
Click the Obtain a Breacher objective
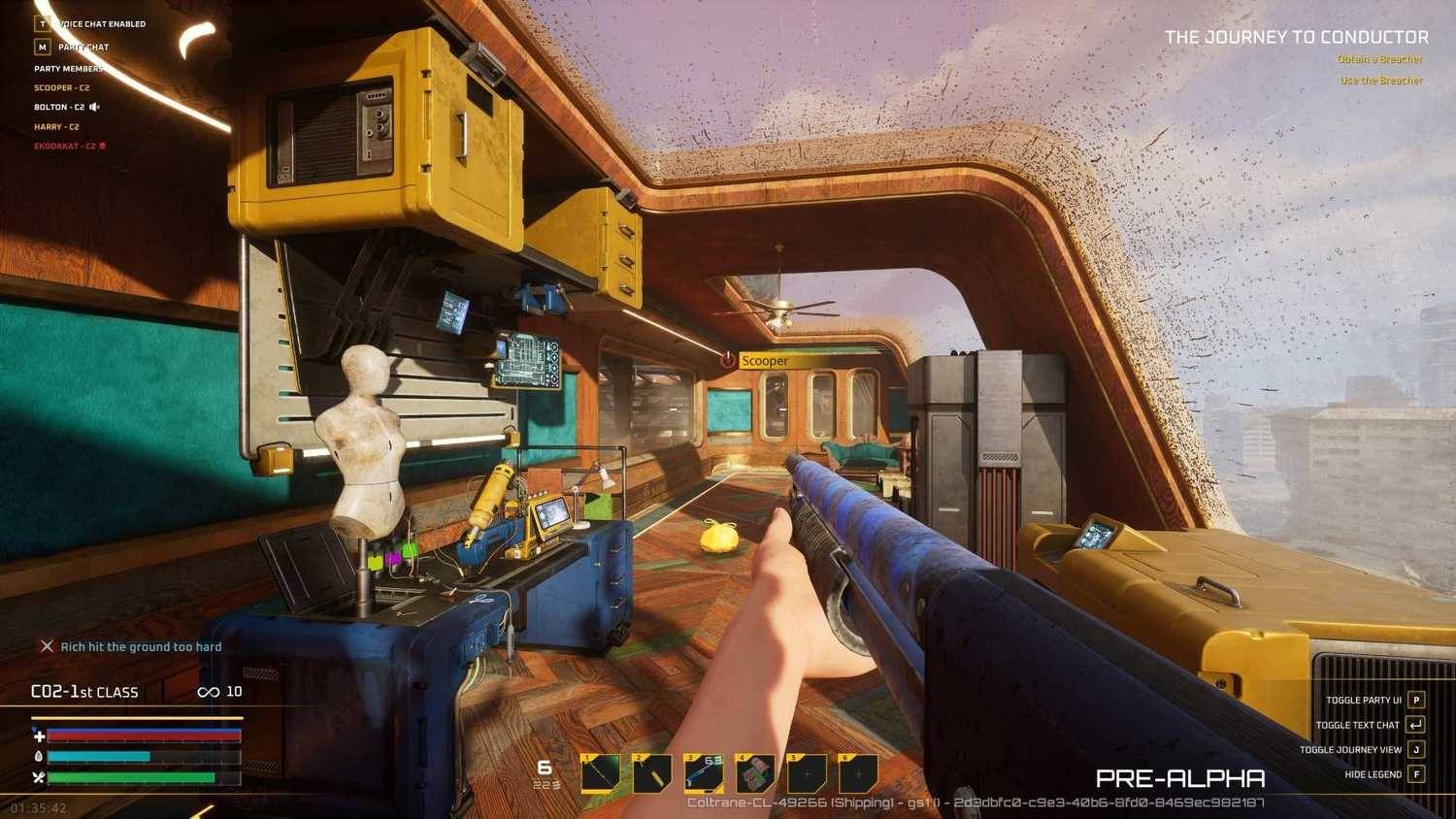[1379, 60]
